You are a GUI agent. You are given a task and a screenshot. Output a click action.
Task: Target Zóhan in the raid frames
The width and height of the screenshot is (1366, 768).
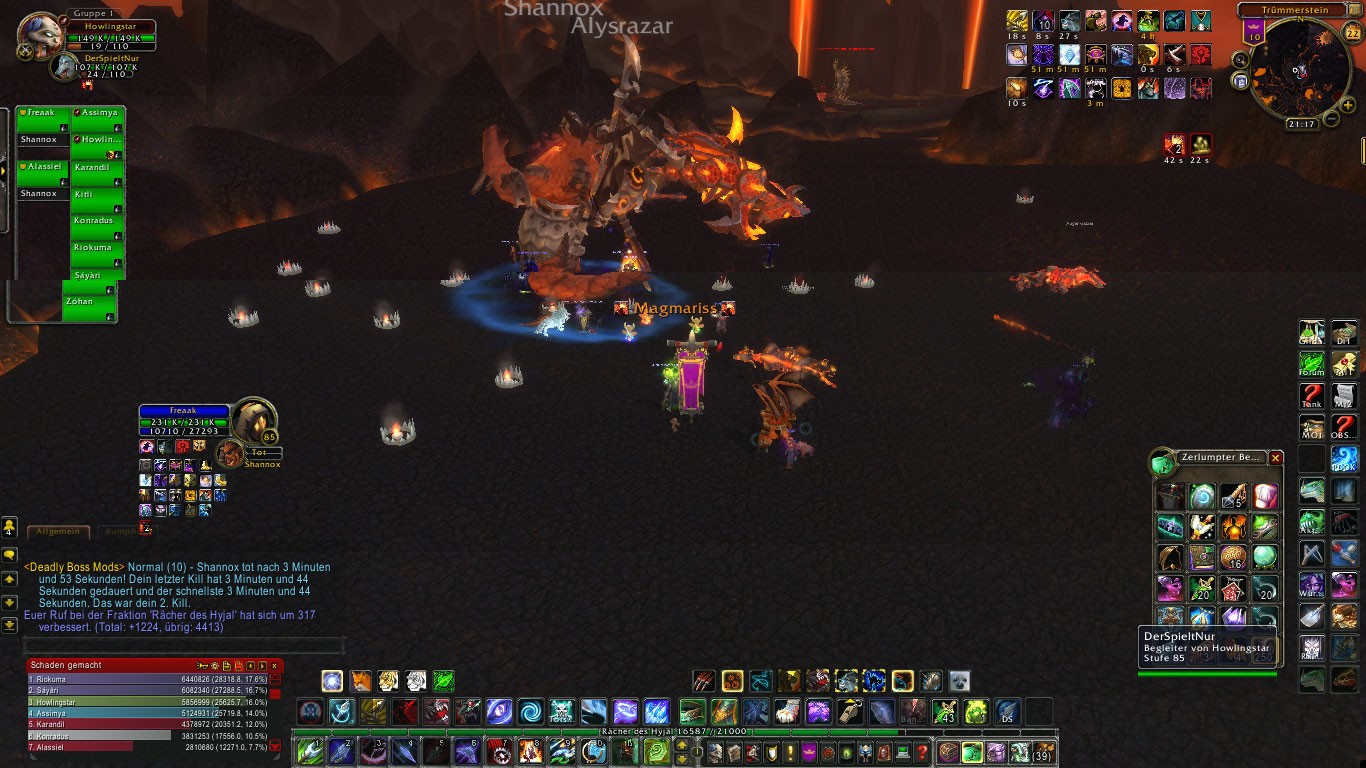pyautogui.click(x=89, y=301)
